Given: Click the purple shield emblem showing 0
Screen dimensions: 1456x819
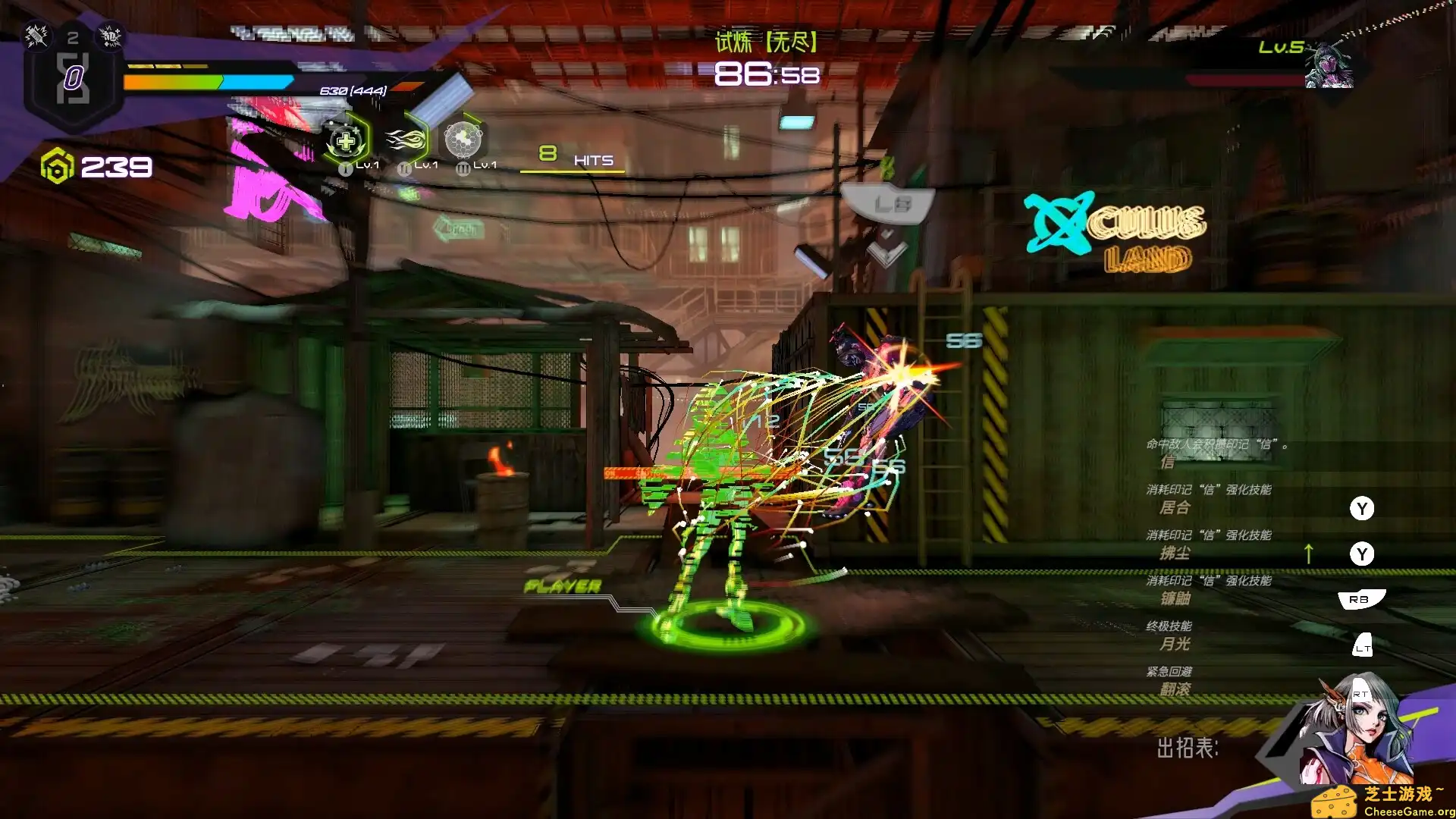Looking at the screenshot, I should point(73,76).
